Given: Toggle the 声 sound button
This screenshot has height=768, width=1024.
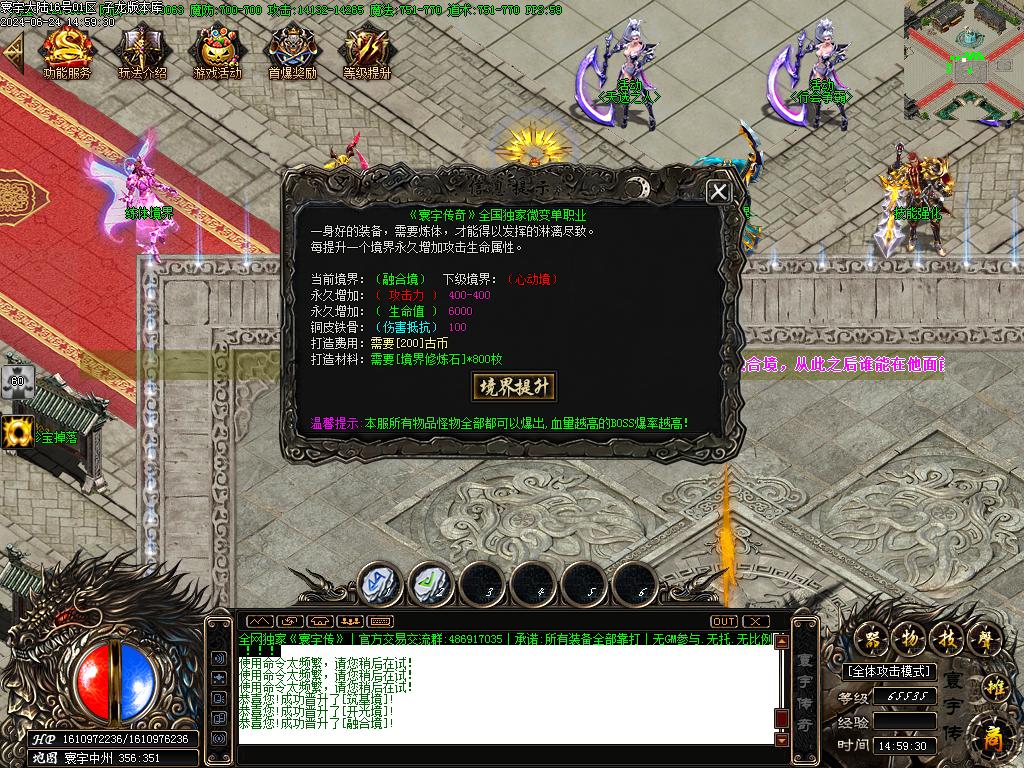Looking at the screenshot, I should click(x=986, y=636).
